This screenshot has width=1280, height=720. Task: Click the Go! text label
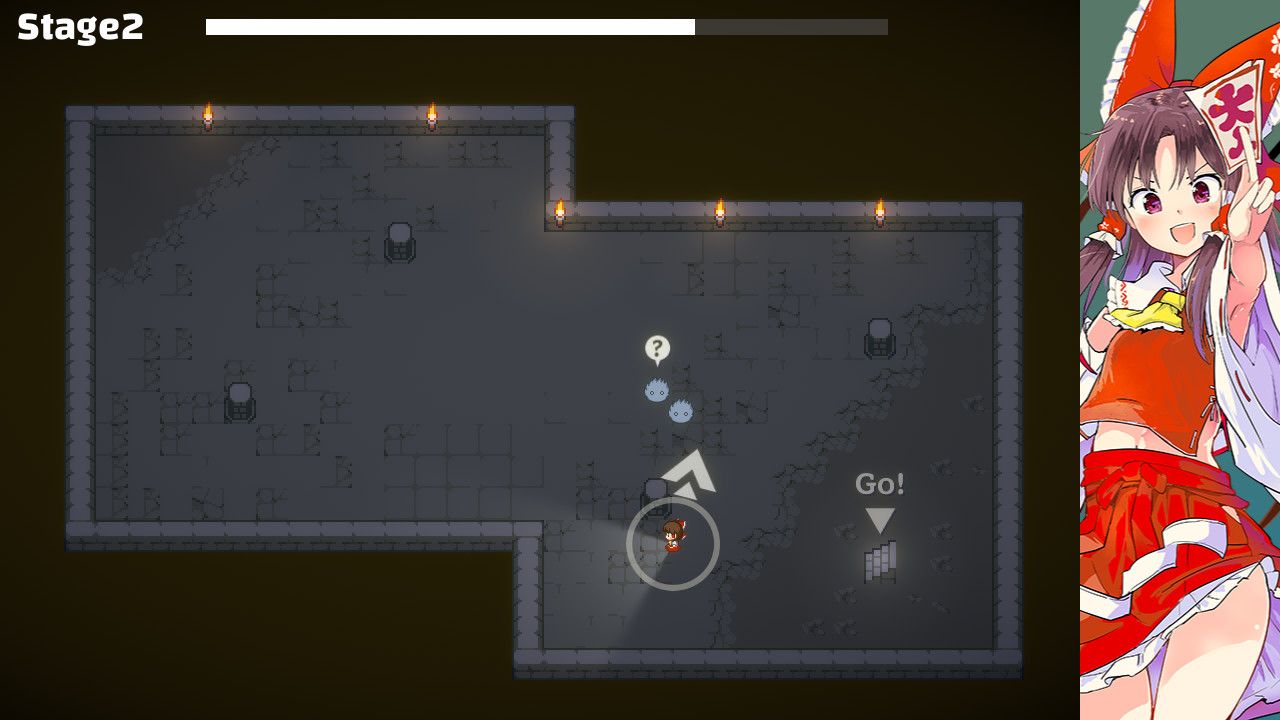click(x=878, y=484)
